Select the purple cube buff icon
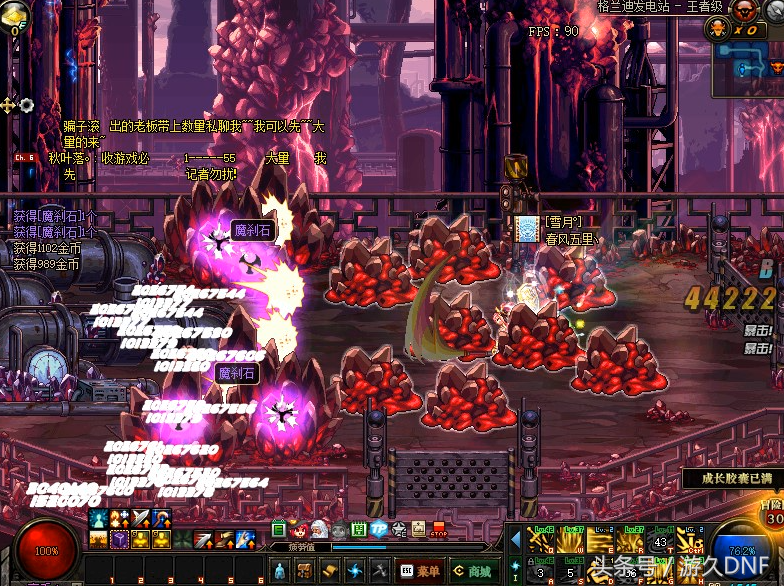The image size is (784, 586). tap(119, 540)
